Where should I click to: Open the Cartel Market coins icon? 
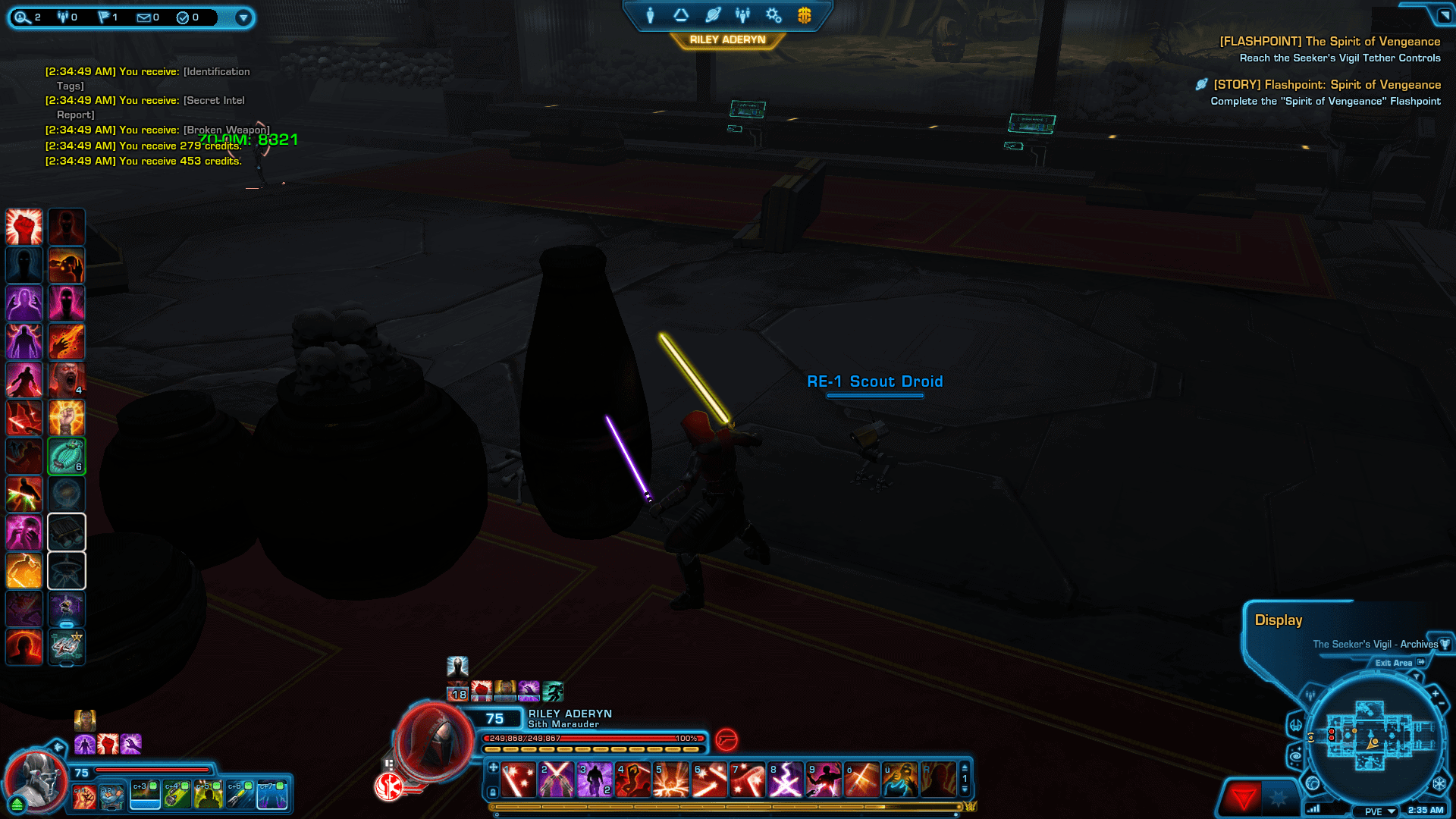[804, 14]
